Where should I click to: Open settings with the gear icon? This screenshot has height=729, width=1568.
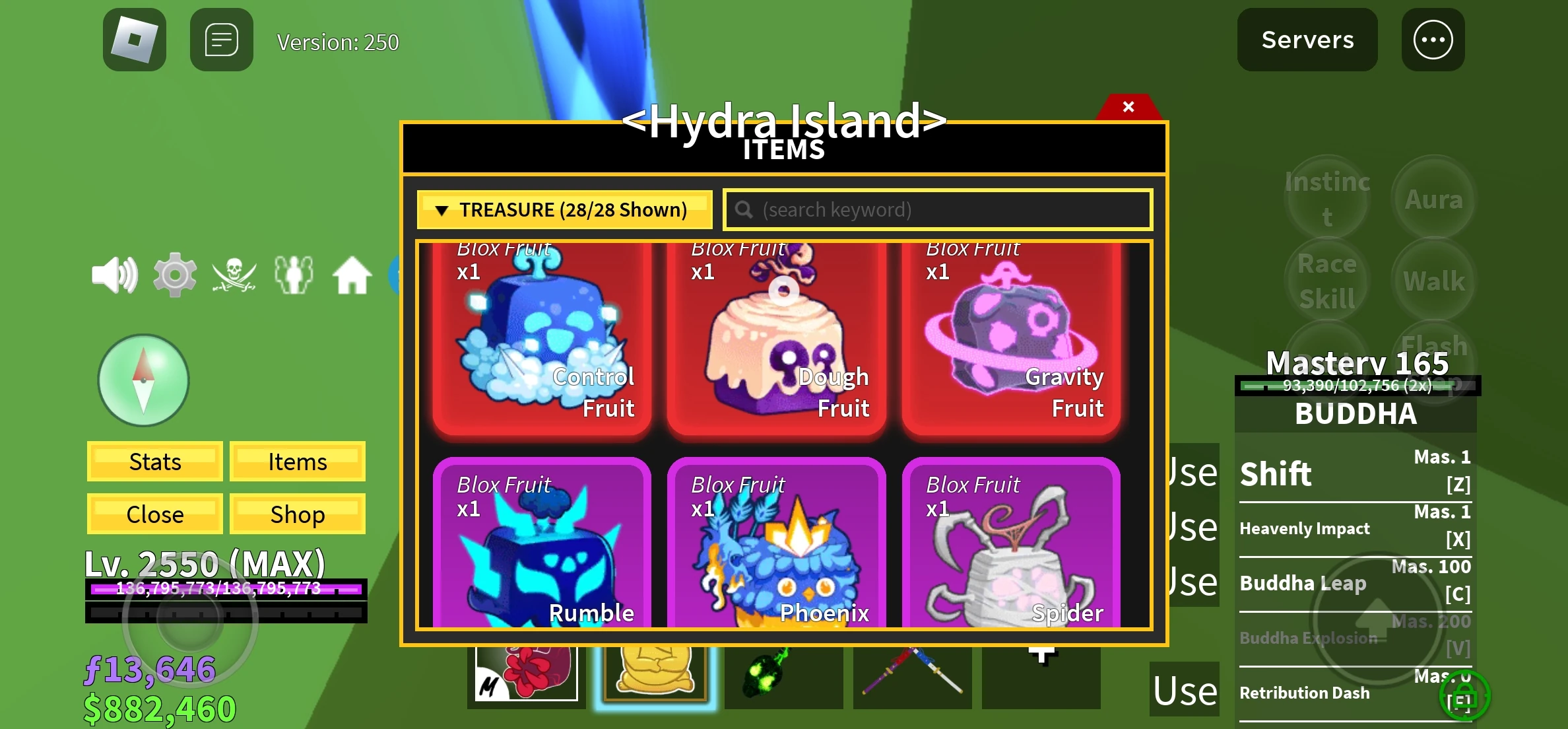[x=174, y=274]
